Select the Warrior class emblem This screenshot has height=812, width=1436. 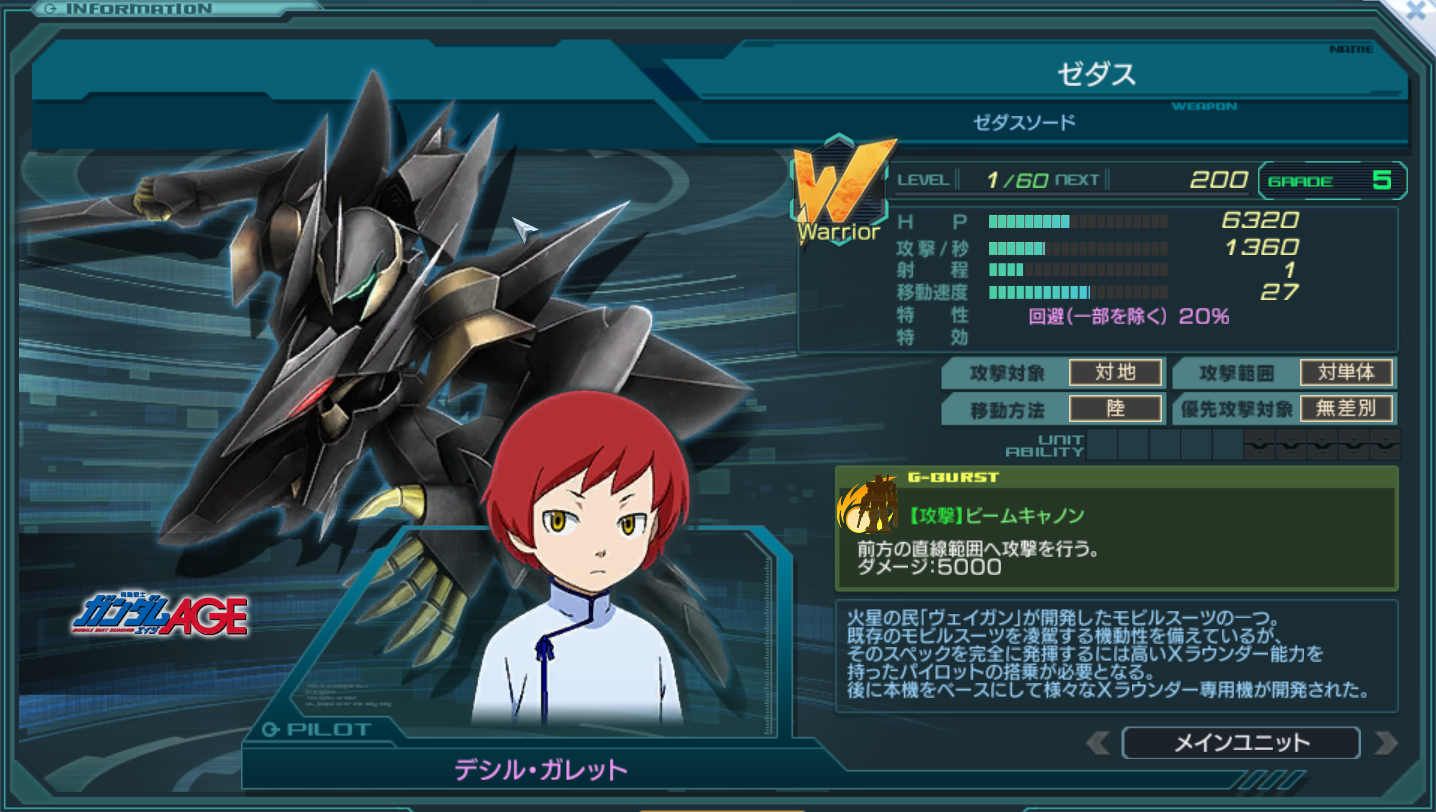[842, 190]
